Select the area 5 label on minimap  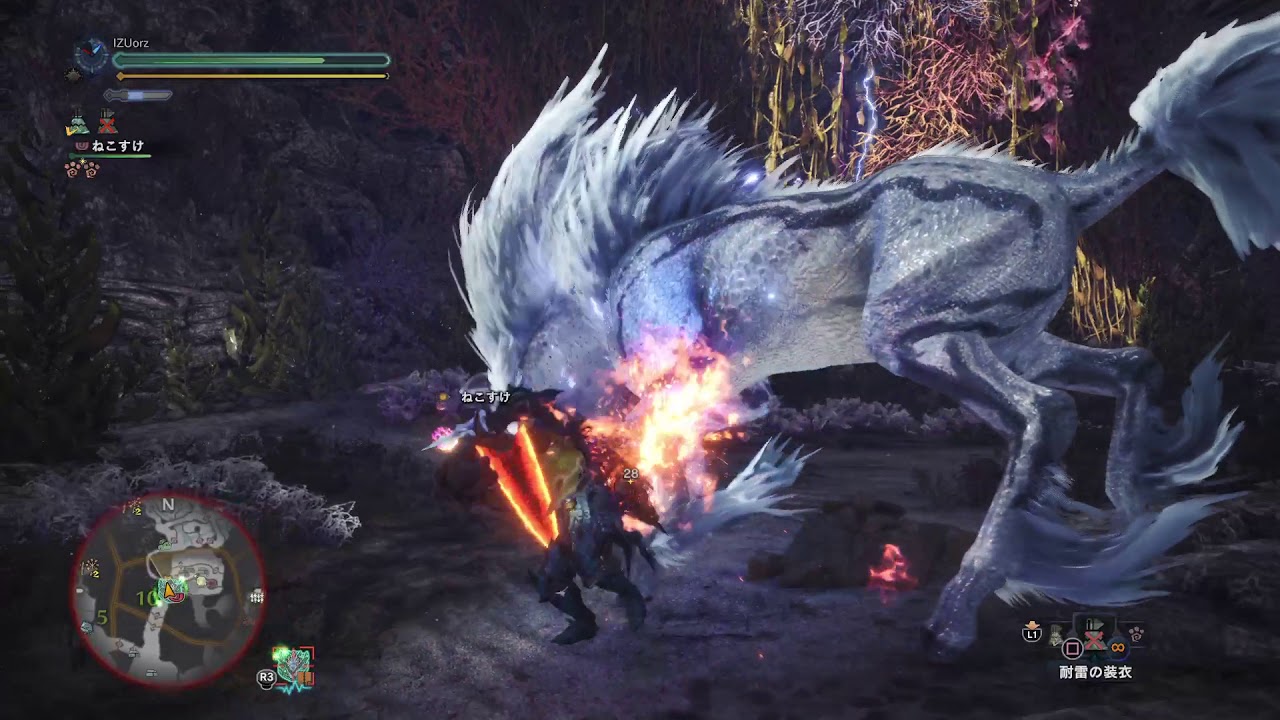point(102,617)
